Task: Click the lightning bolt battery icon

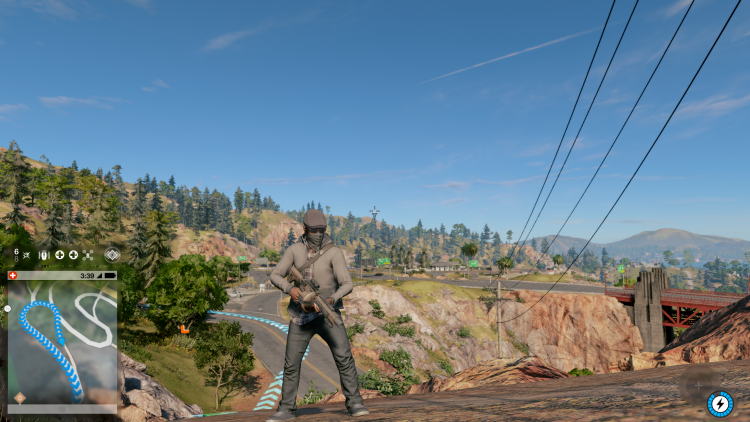Action: pos(720,403)
